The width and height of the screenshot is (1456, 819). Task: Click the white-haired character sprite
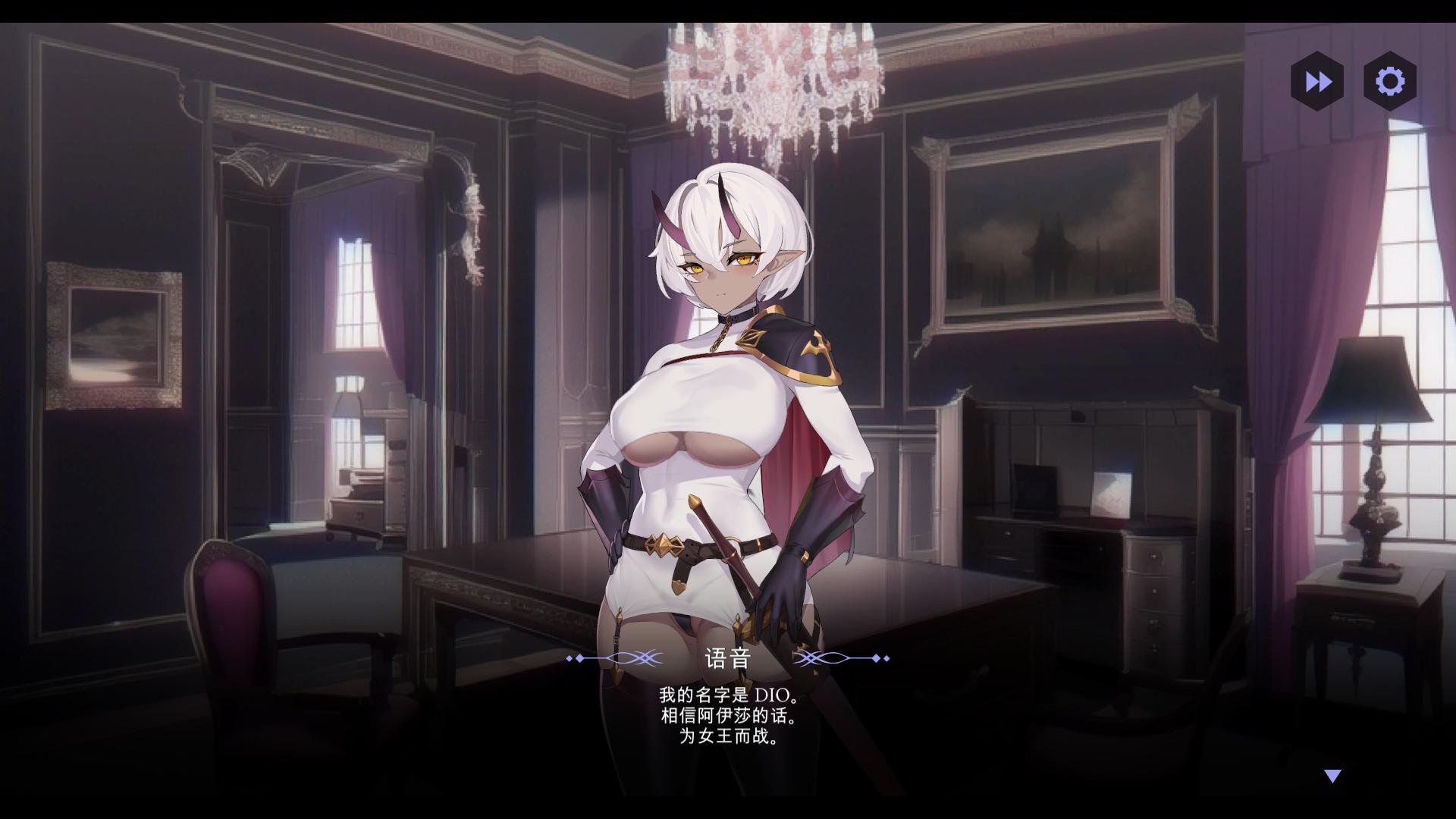click(728, 417)
